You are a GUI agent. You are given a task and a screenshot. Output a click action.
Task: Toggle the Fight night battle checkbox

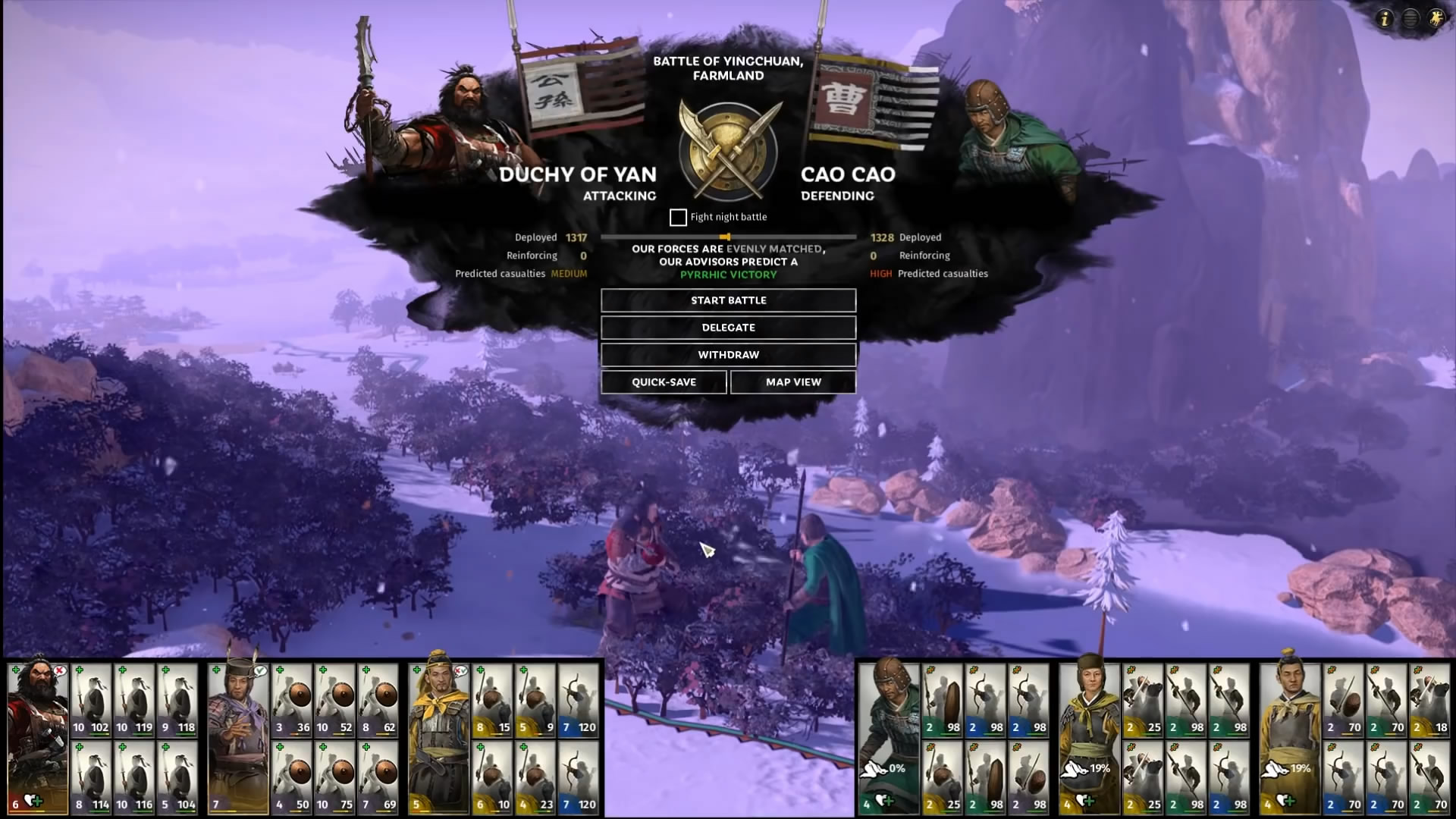678,218
